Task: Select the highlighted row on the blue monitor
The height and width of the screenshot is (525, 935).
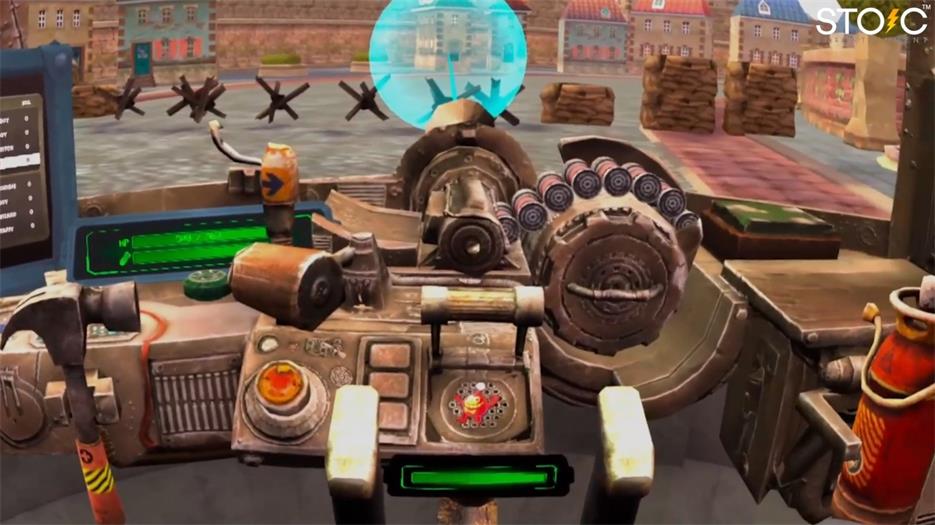Action: click(20, 160)
